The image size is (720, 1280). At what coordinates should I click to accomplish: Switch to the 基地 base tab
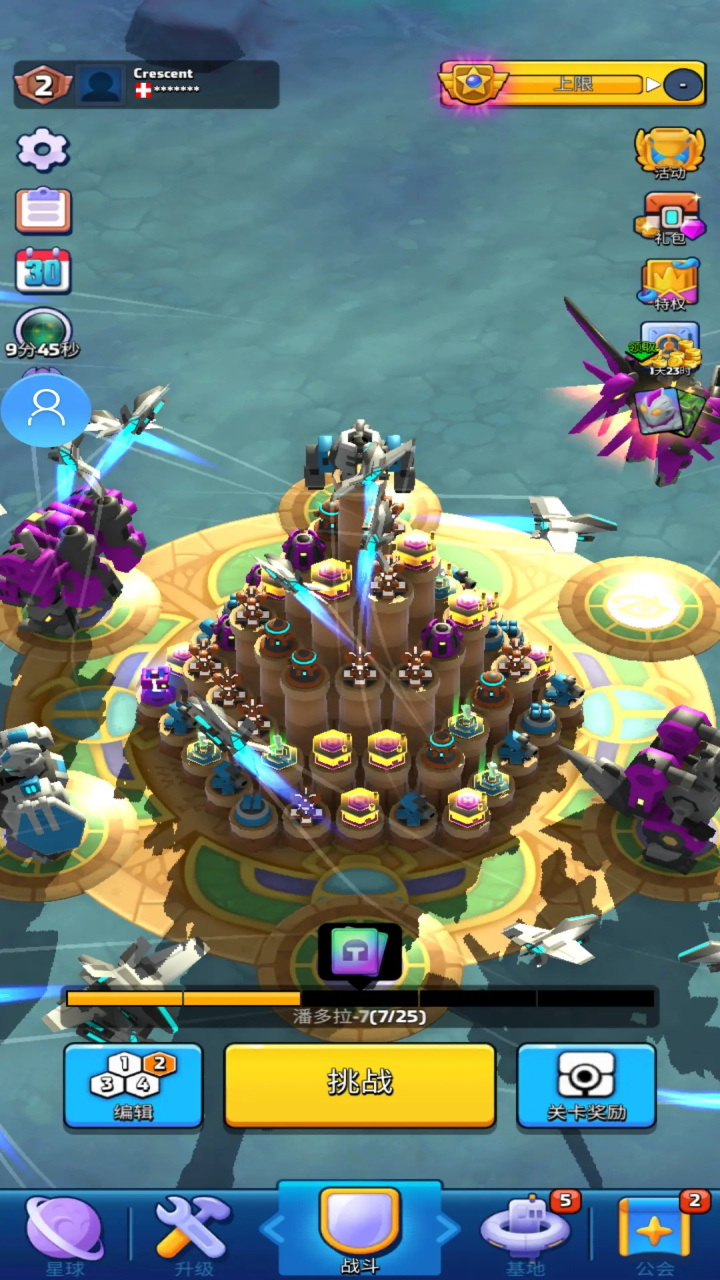[526, 1232]
